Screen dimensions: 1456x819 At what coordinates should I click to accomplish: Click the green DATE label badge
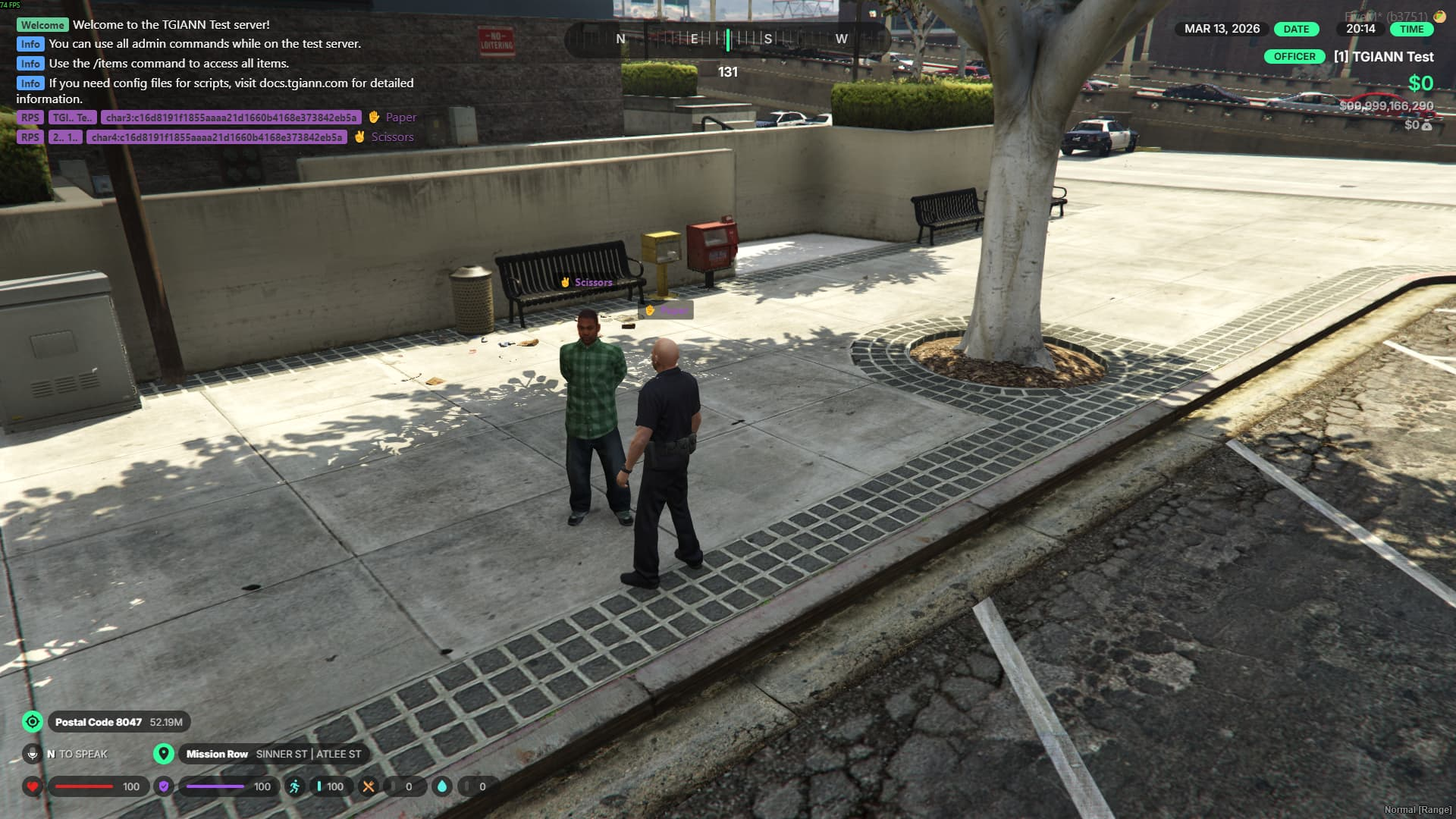1296,29
